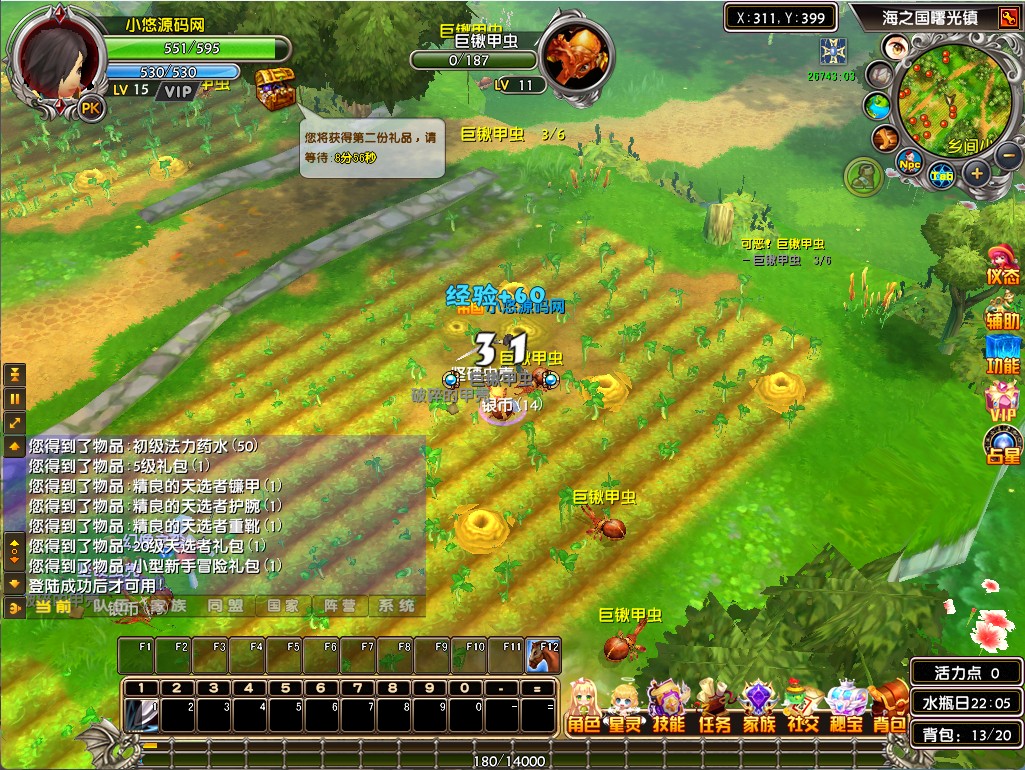Click the Npc button beside the minimap
Screen dimensions: 1025x770
click(909, 163)
